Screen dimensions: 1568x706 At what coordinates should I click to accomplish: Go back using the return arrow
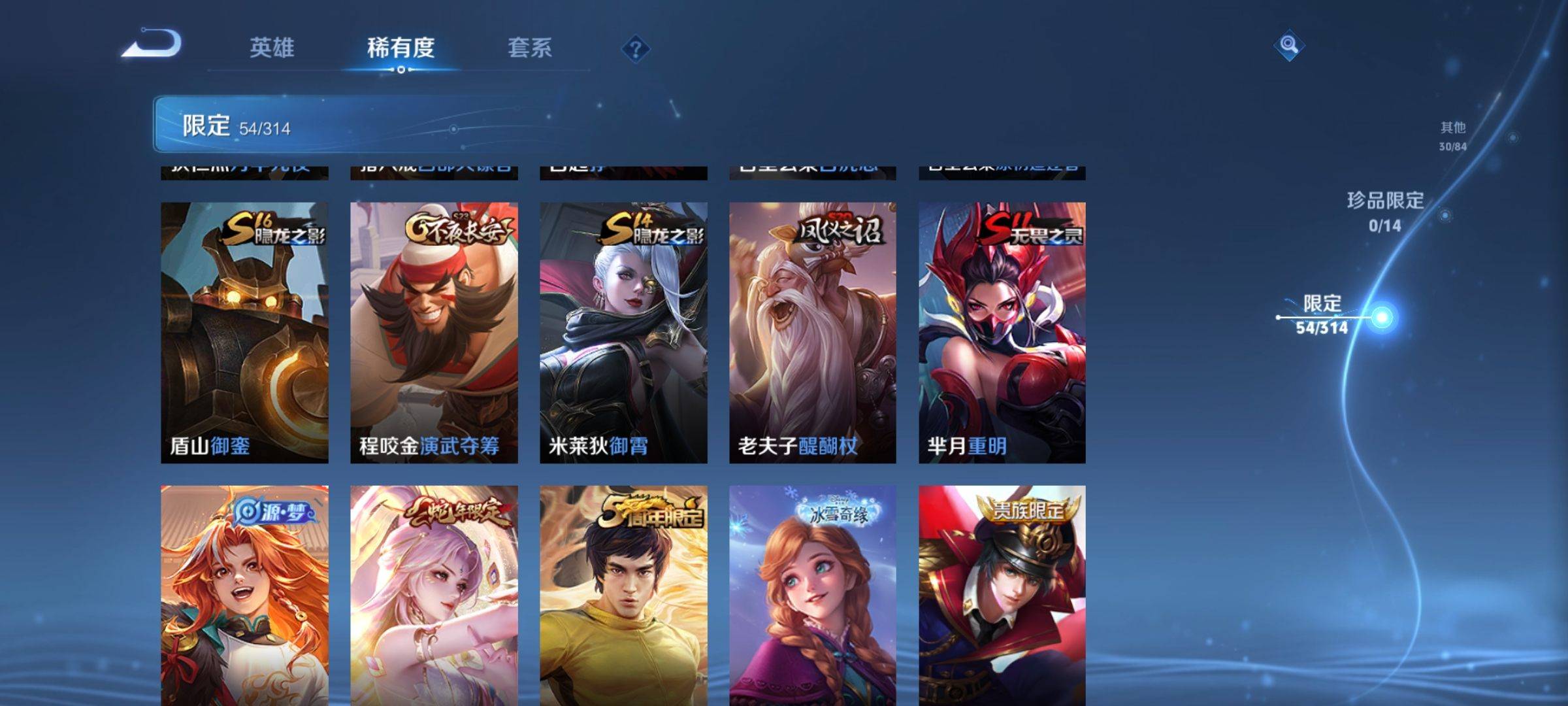click(152, 44)
